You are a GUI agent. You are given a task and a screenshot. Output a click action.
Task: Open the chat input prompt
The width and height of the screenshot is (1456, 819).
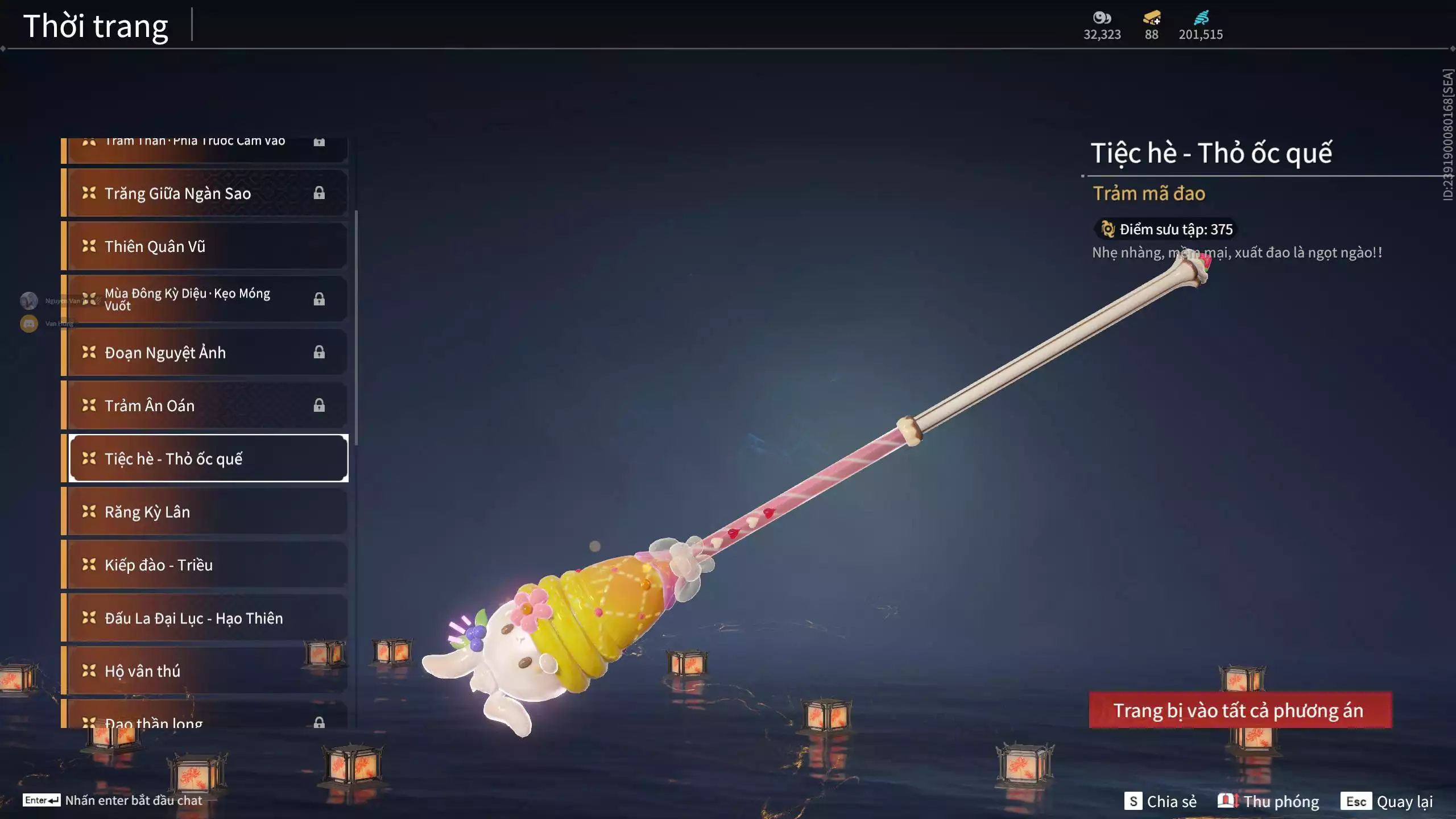[x=113, y=800]
